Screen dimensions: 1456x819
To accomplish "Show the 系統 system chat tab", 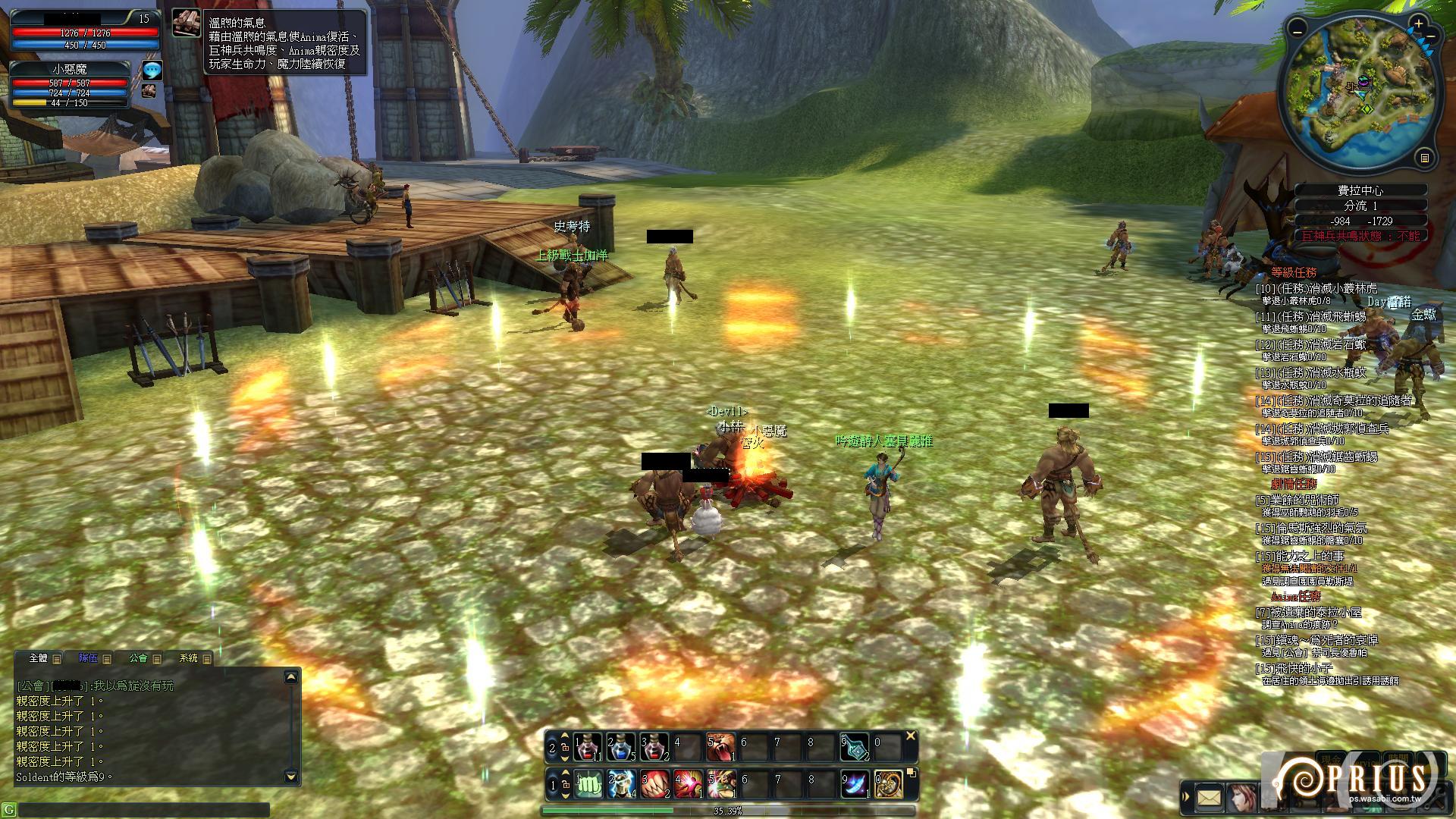I will (x=188, y=658).
